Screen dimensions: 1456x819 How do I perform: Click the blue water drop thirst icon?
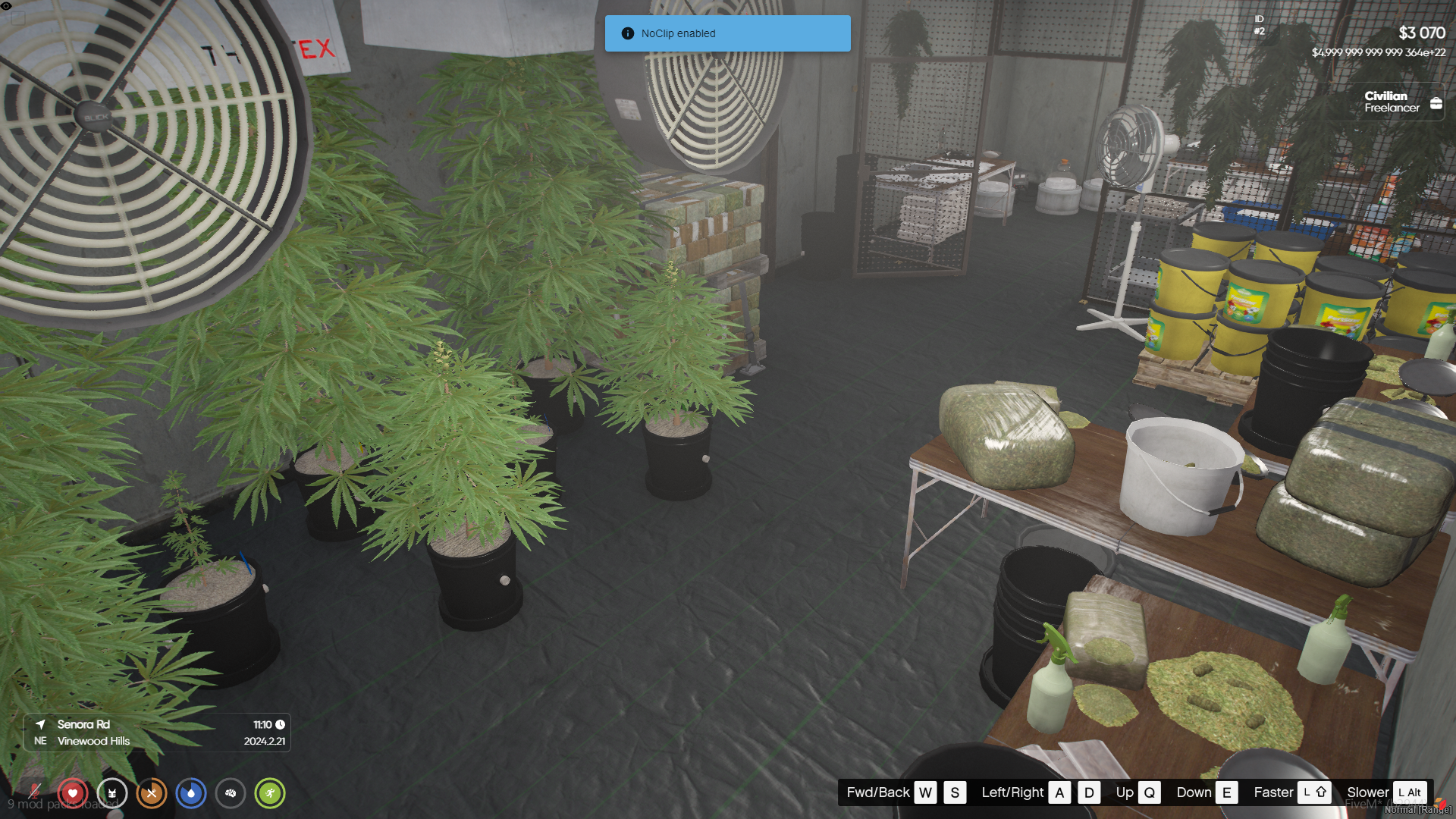click(x=191, y=793)
